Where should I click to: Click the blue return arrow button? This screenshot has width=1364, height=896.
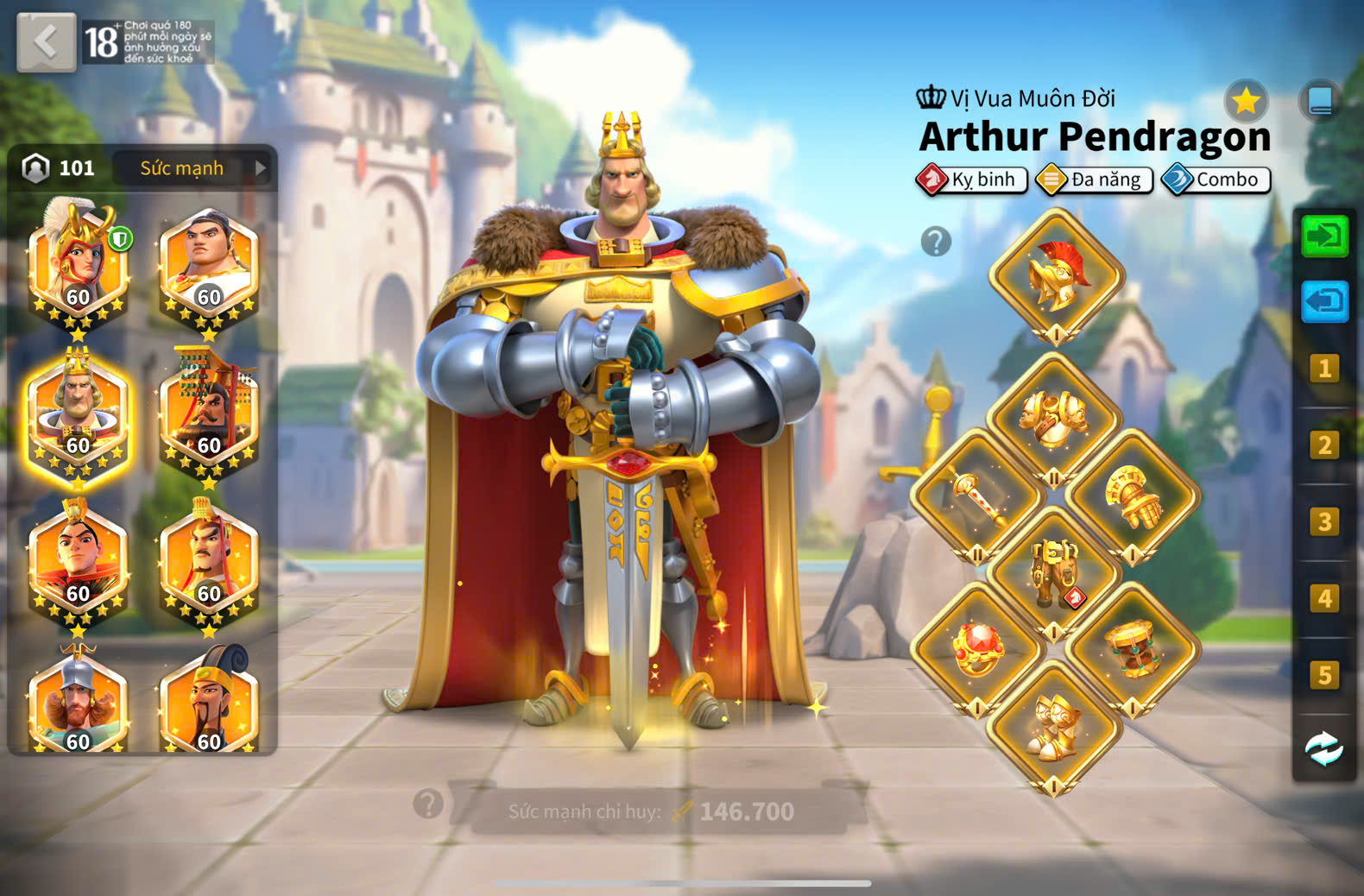pyautogui.click(x=1324, y=301)
